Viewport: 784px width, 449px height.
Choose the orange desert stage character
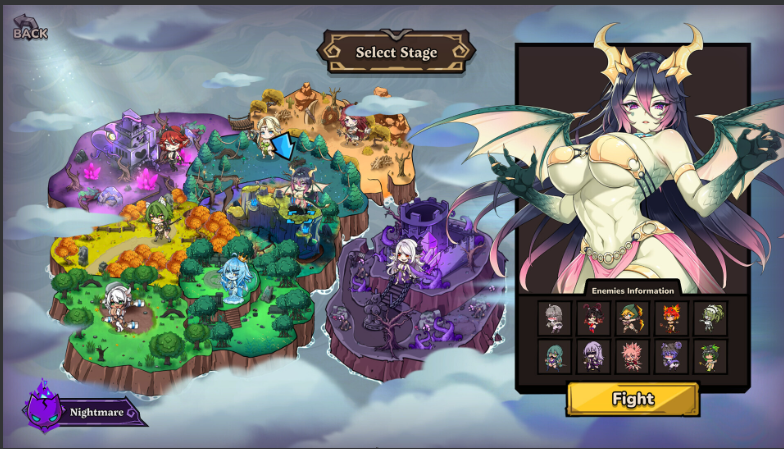(x=351, y=127)
